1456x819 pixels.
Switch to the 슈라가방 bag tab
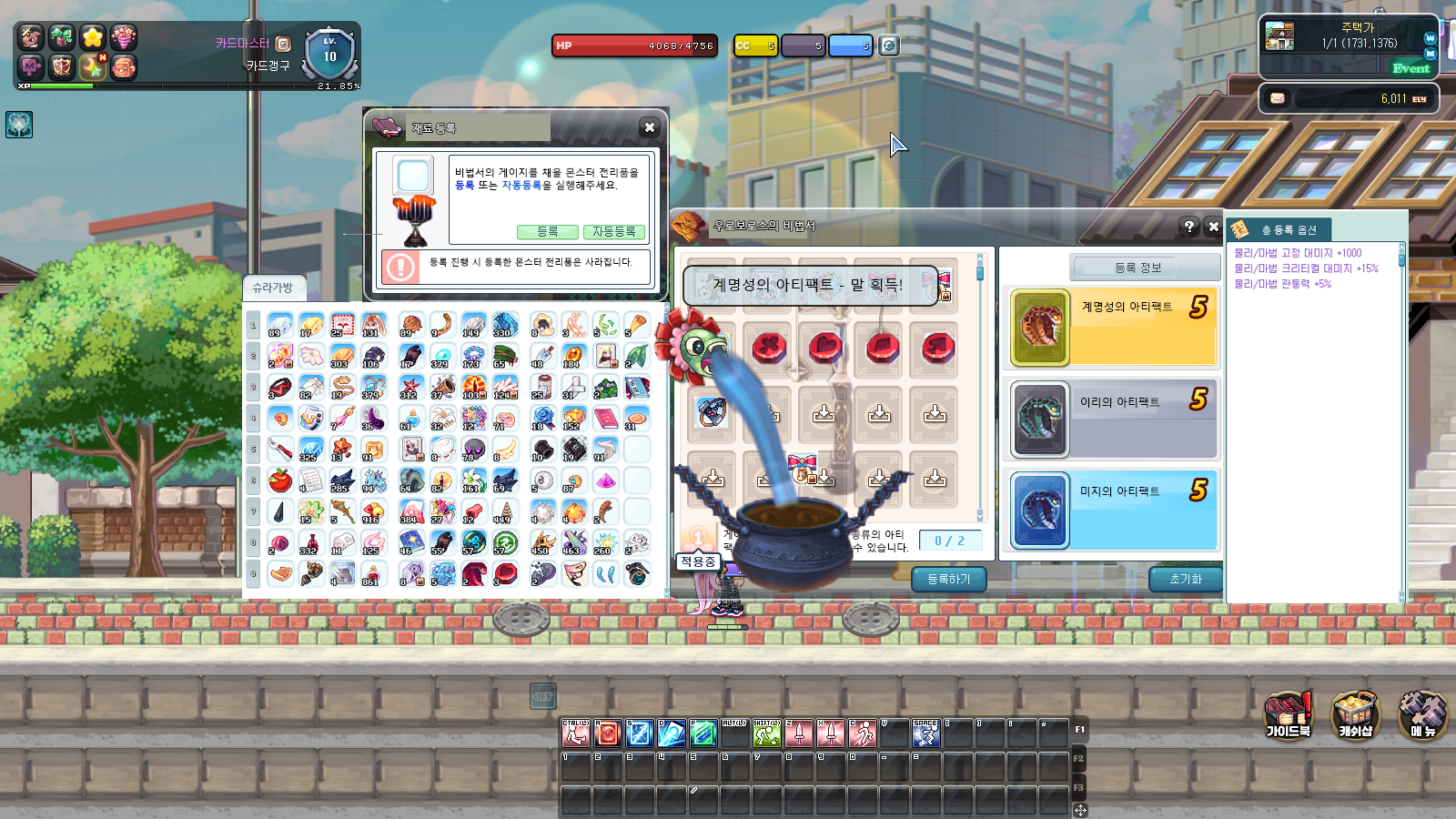tap(273, 288)
